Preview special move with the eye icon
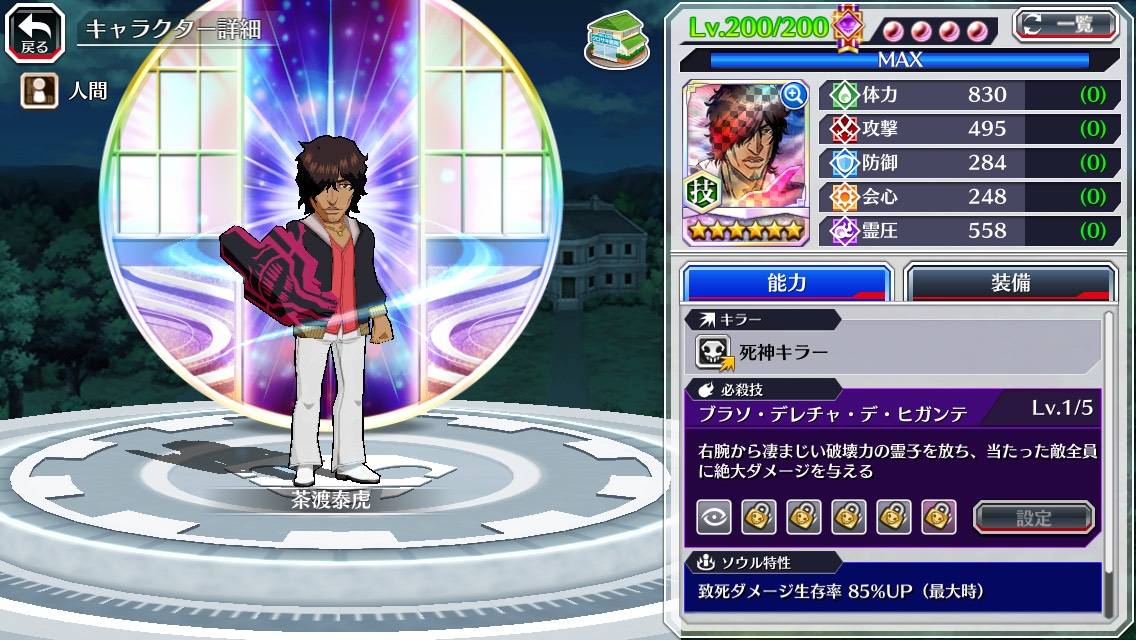This screenshot has width=1136, height=640. pos(714,518)
